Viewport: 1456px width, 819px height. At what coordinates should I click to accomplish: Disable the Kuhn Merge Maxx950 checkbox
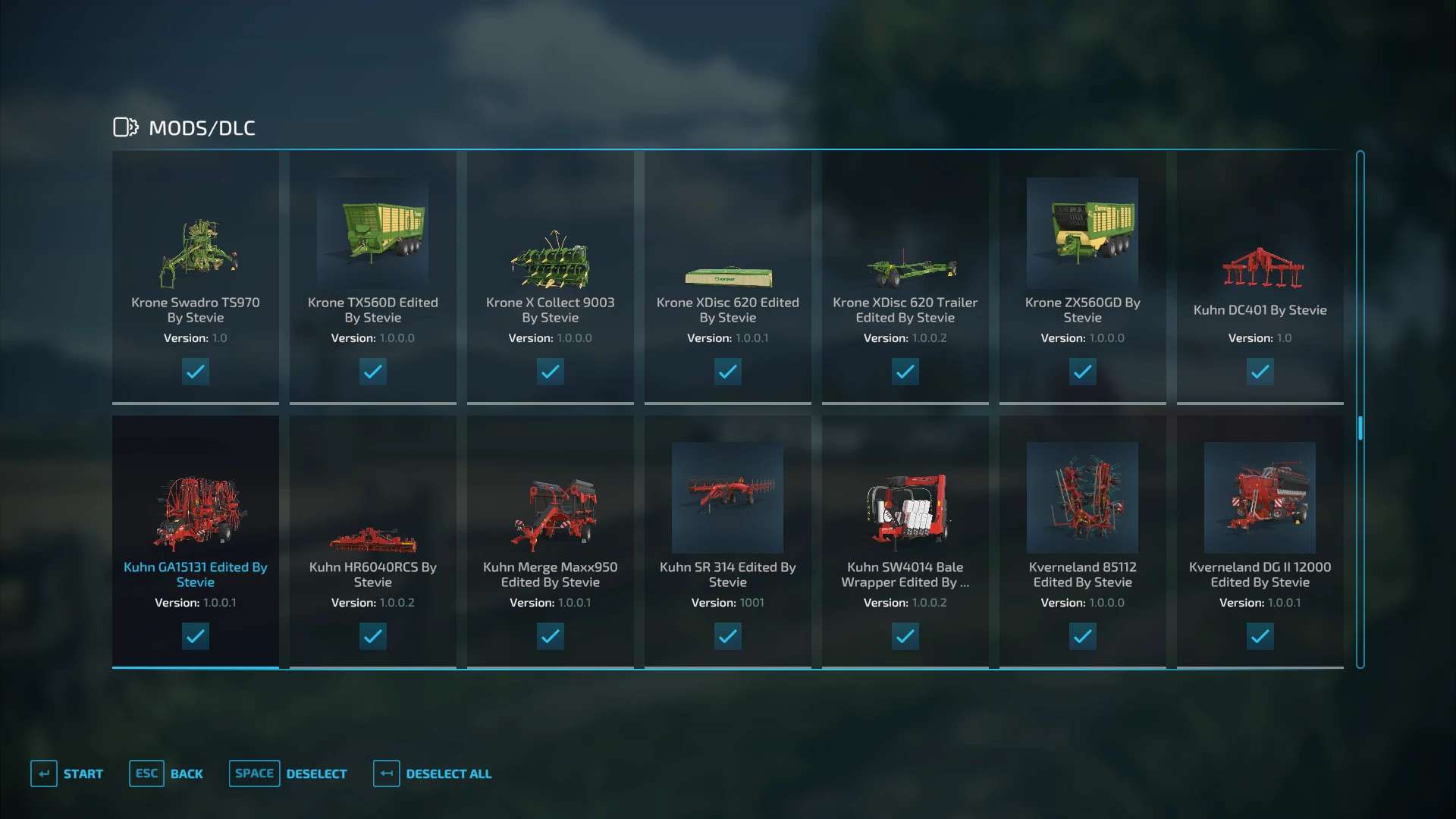[x=551, y=636]
